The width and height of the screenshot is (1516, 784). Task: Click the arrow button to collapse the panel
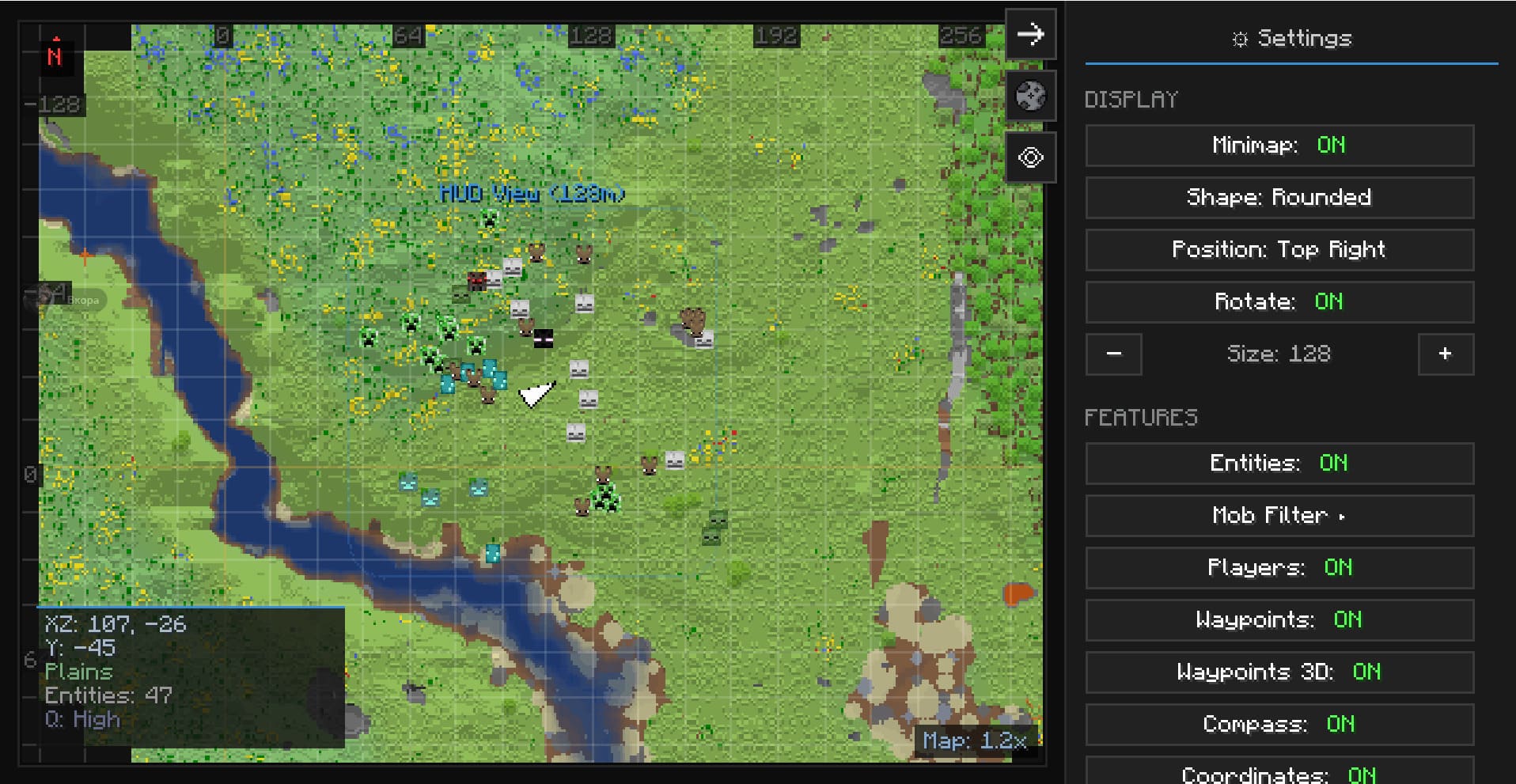click(1030, 34)
